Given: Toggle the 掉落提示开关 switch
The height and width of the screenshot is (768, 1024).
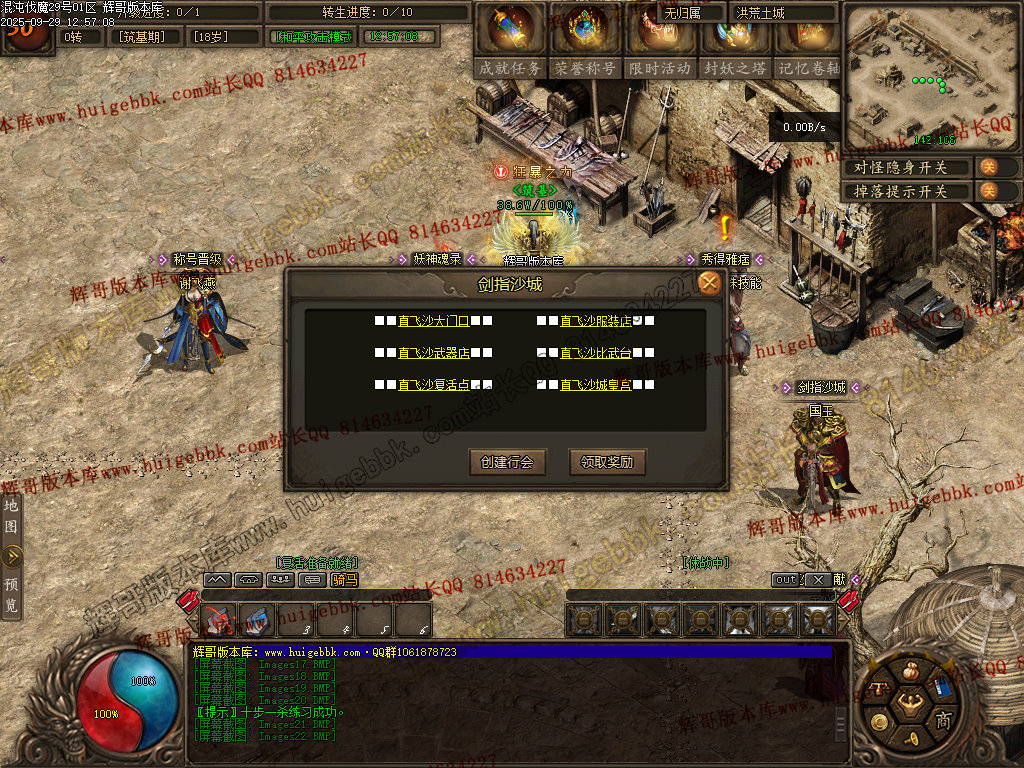Looking at the screenshot, I should pyautogui.click(x=988, y=191).
